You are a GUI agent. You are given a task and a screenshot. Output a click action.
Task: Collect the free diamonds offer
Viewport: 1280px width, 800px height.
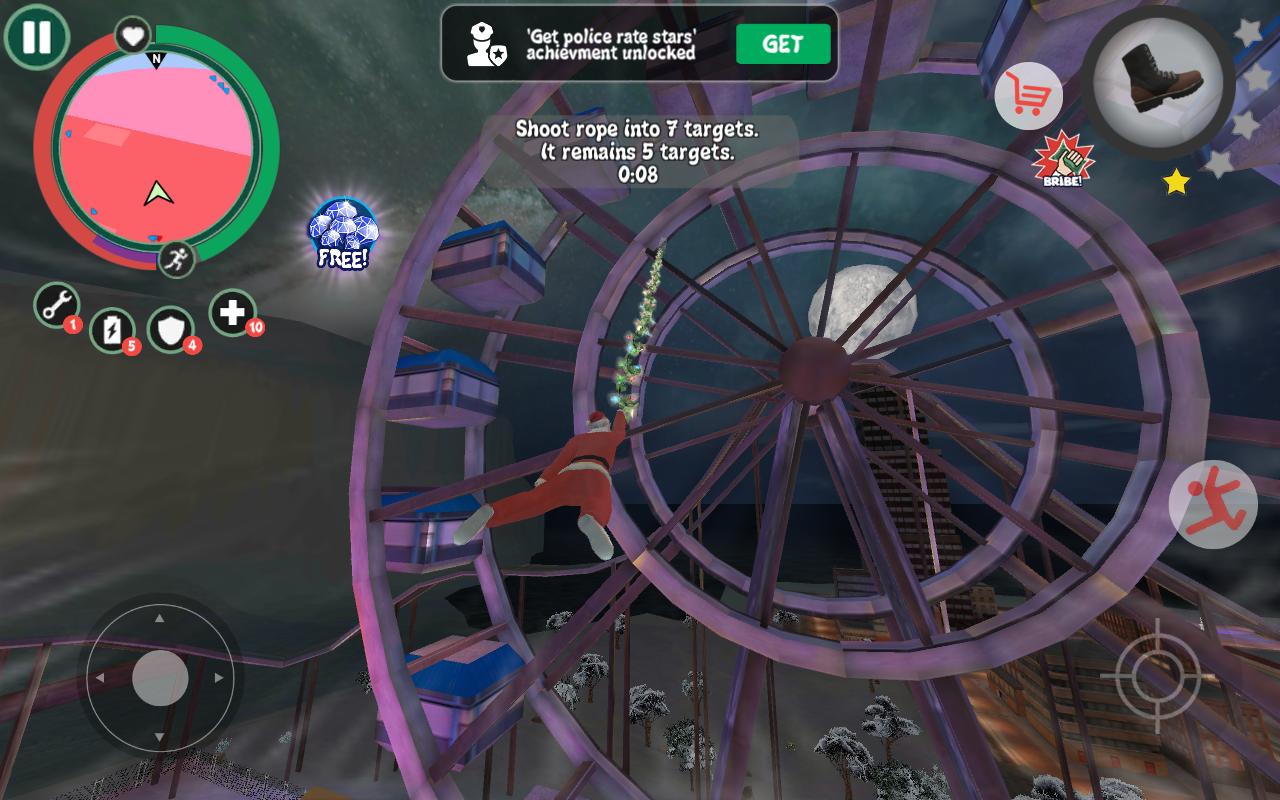point(343,233)
